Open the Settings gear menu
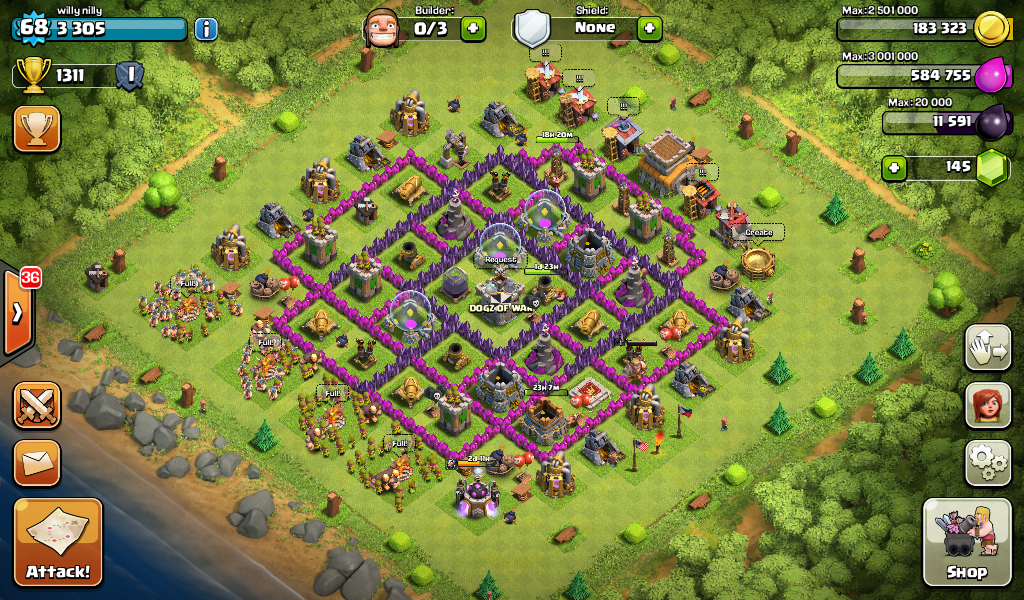 pyautogui.click(x=987, y=462)
